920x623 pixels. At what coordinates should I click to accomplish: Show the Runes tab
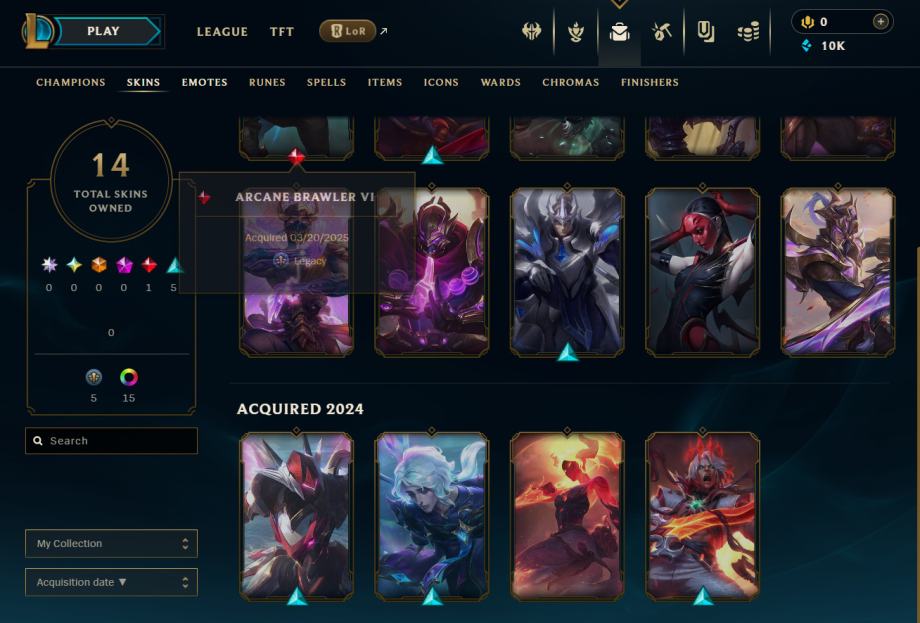click(267, 83)
